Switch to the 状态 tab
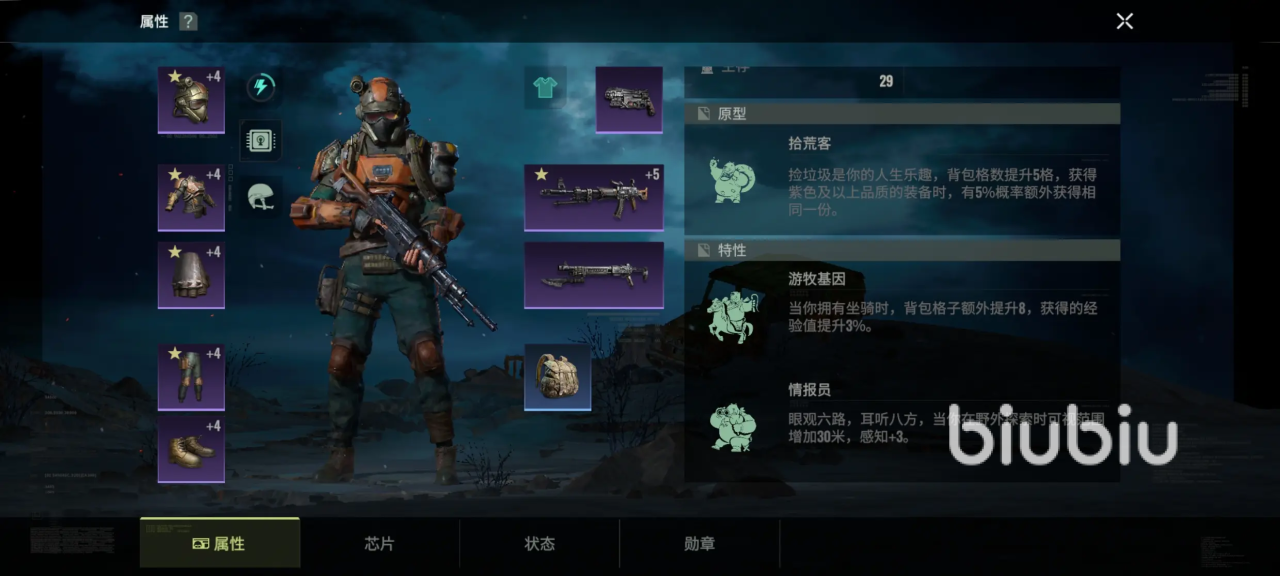1280x576 pixels. click(540, 544)
